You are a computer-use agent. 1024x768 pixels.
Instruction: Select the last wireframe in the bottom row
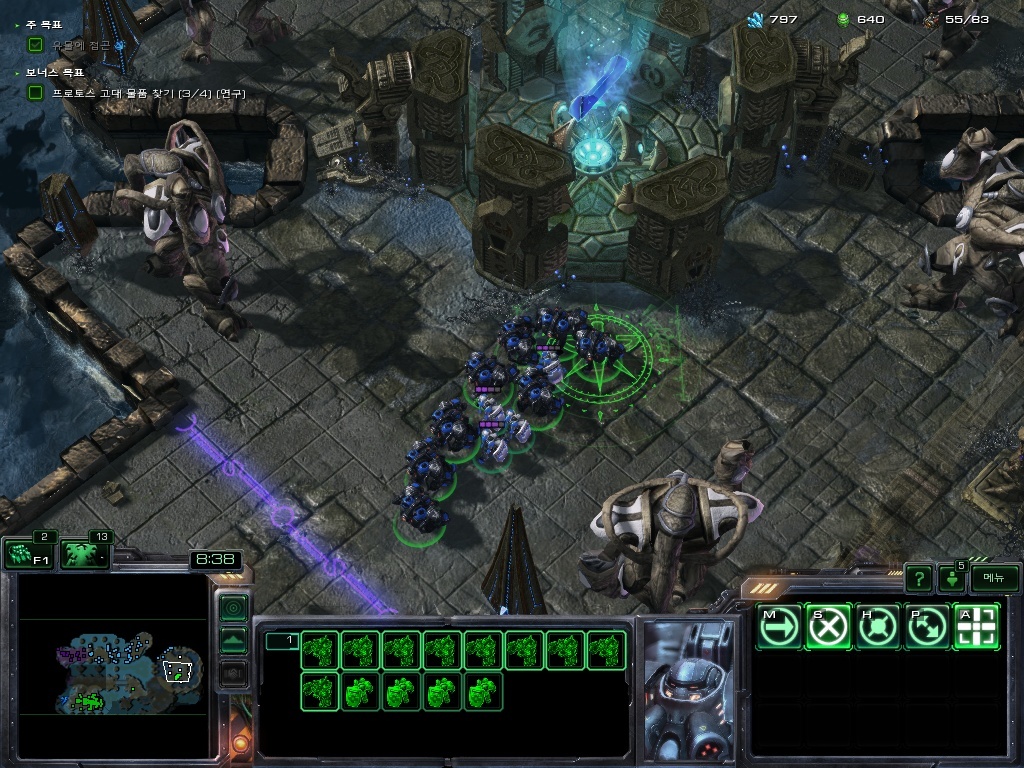pyautogui.click(x=483, y=691)
